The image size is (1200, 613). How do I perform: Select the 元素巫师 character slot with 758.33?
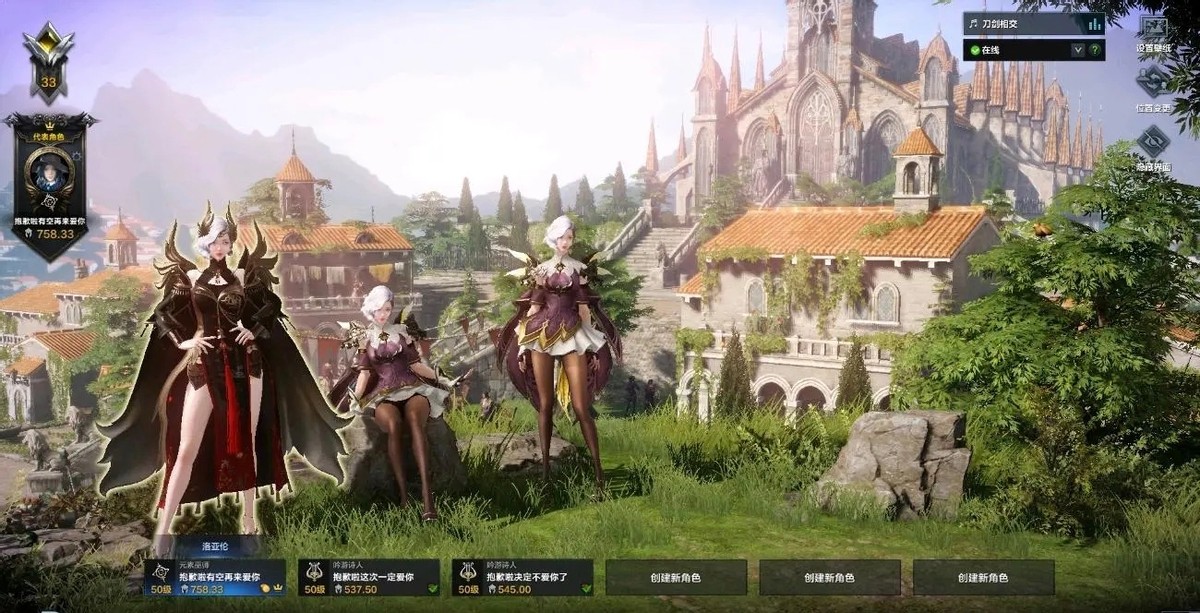click(215, 578)
